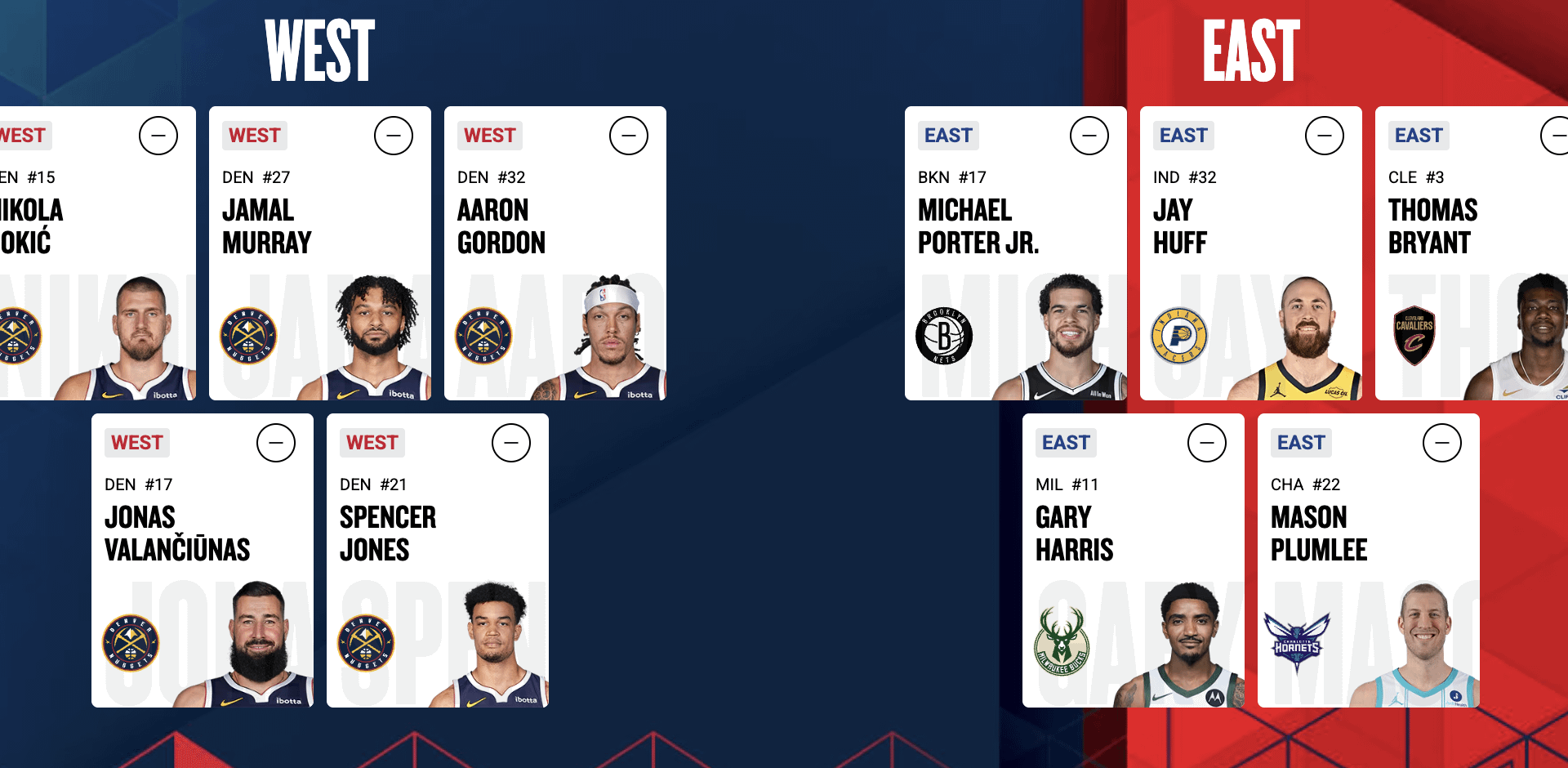Remove Jamal Murray using his minus button
Image resolution: width=1568 pixels, height=768 pixels.
coord(394,136)
